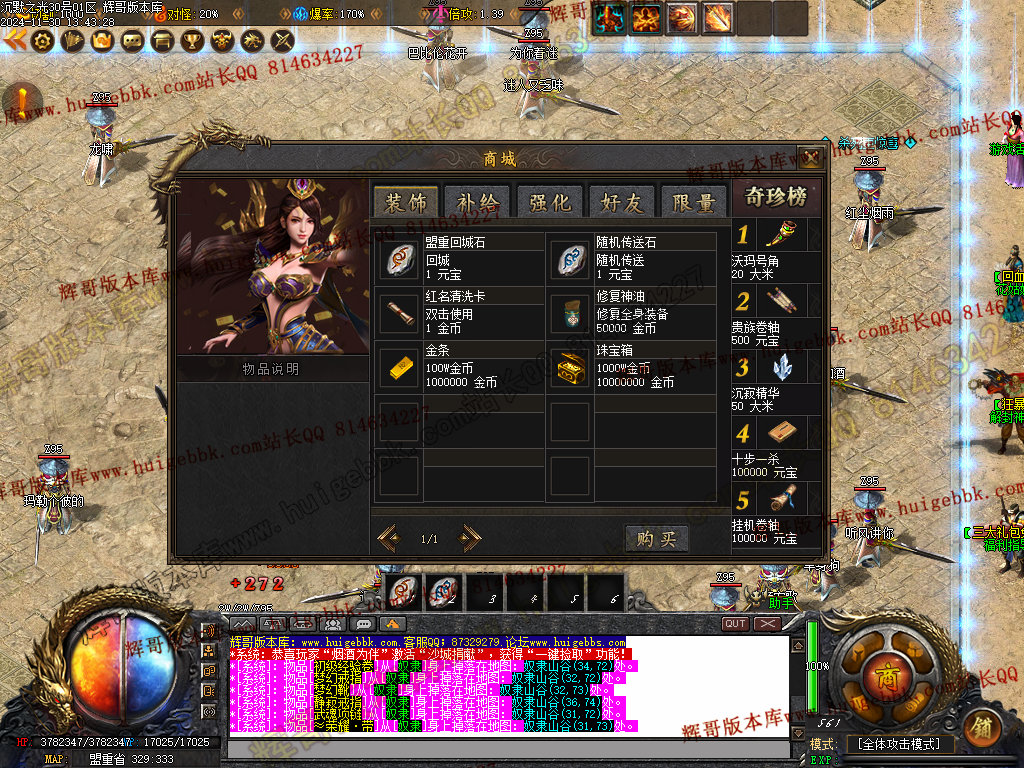
Task: Switch to the 好友 tab
Action: click(621, 201)
